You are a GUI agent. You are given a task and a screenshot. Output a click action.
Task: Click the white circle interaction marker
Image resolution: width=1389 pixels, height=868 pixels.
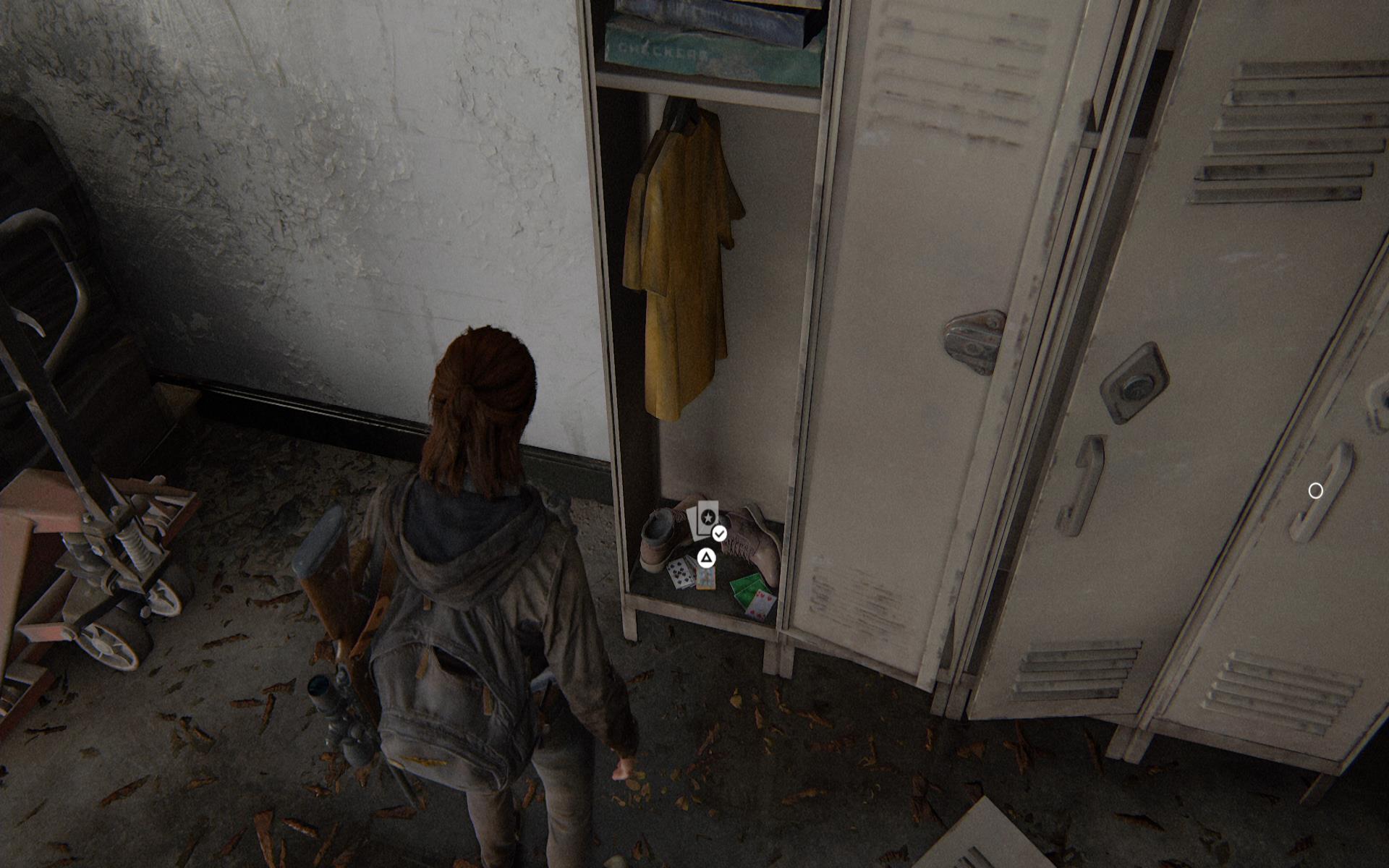coord(1315,491)
